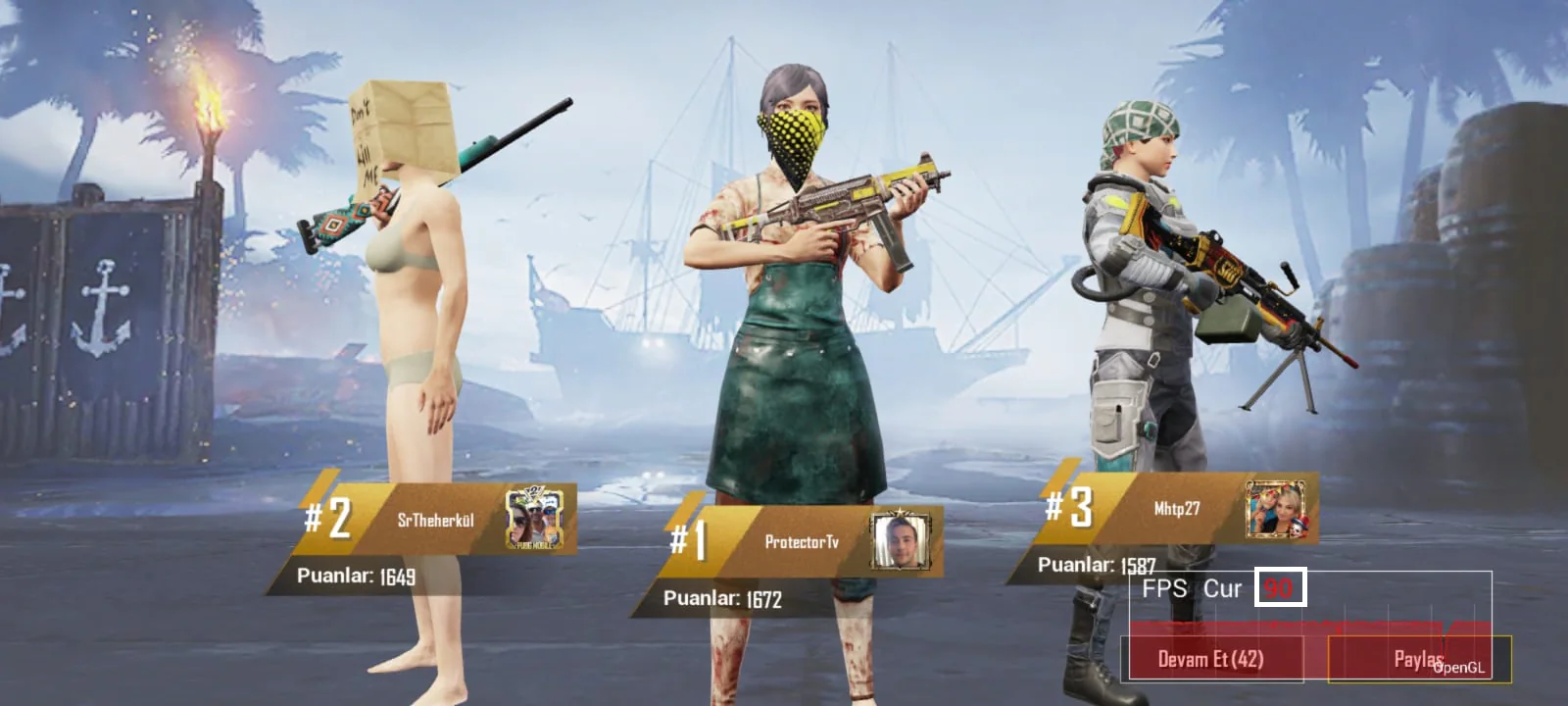
Task: Click SrTheherkül's PUBG Mobile avatar frame
Action: 532,519
